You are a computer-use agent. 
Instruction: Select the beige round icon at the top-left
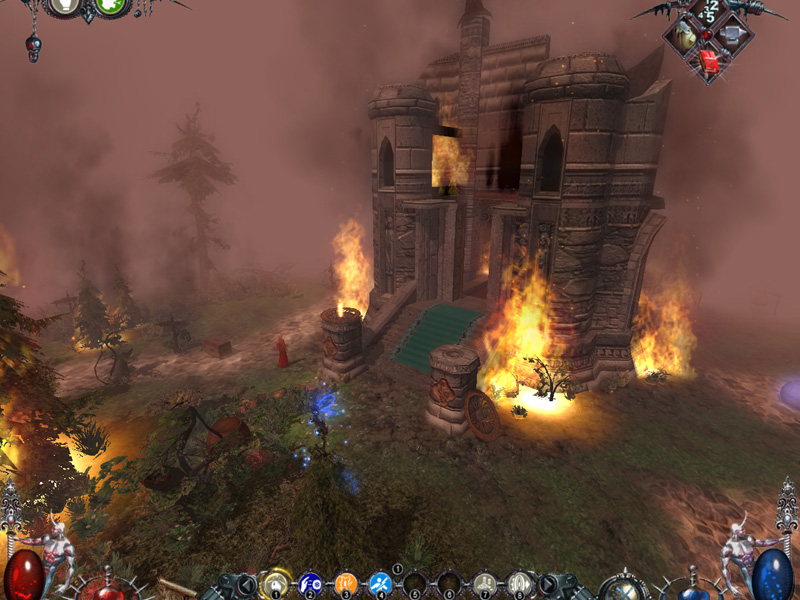[x=65, y=5]
